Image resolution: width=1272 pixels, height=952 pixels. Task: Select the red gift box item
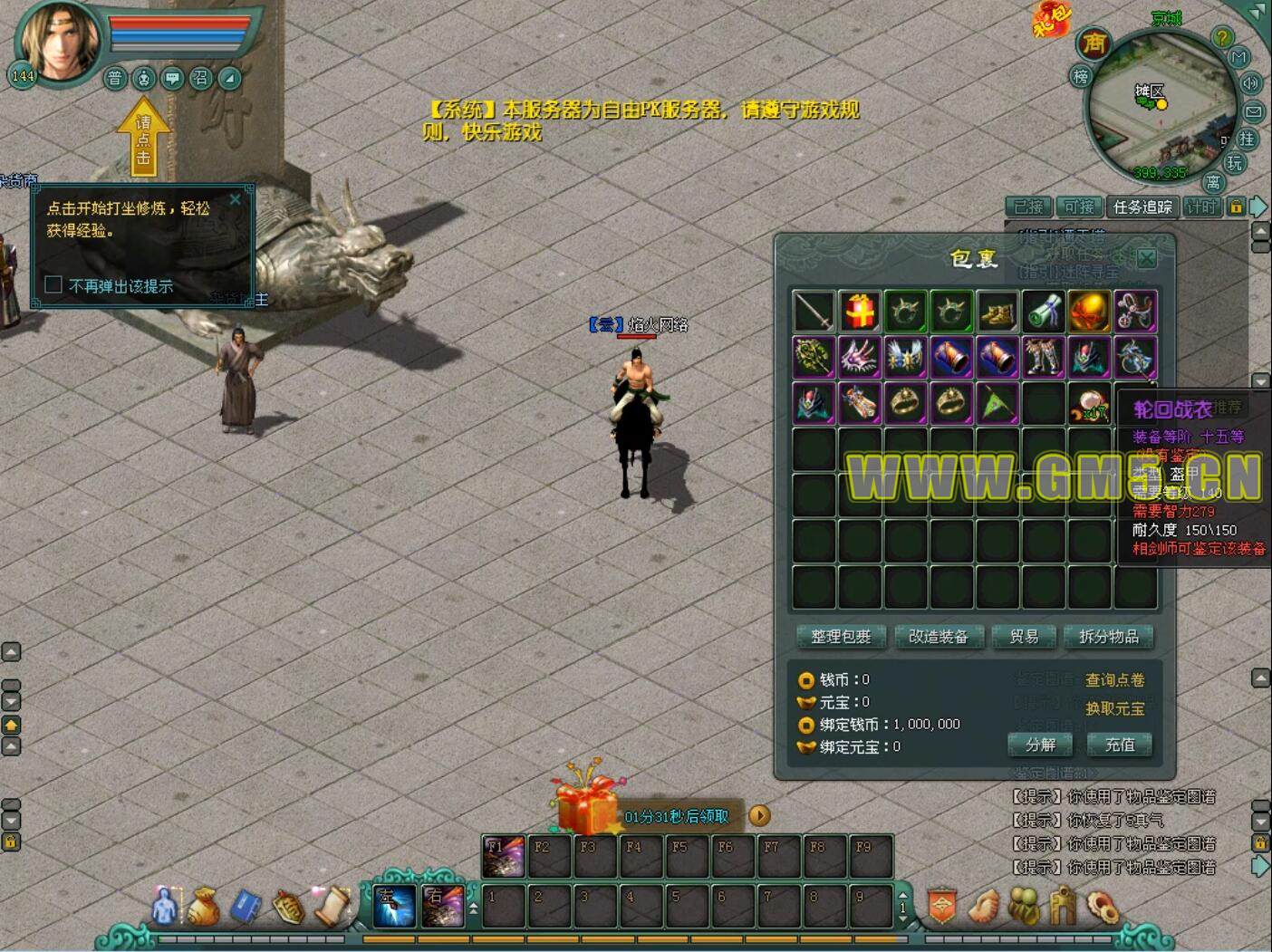[860, 312]
